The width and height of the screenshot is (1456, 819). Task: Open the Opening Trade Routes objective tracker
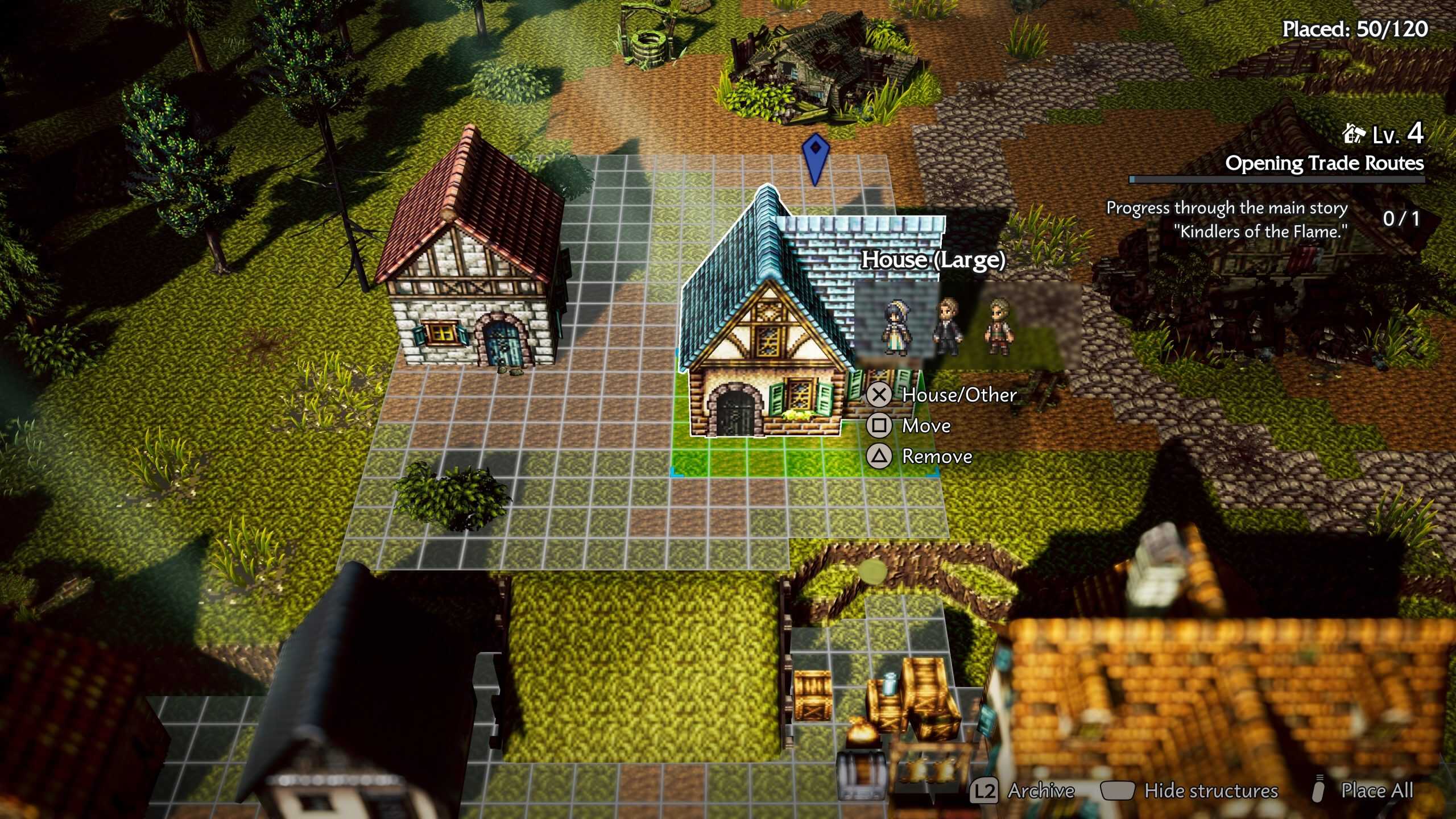point(1323,164)
